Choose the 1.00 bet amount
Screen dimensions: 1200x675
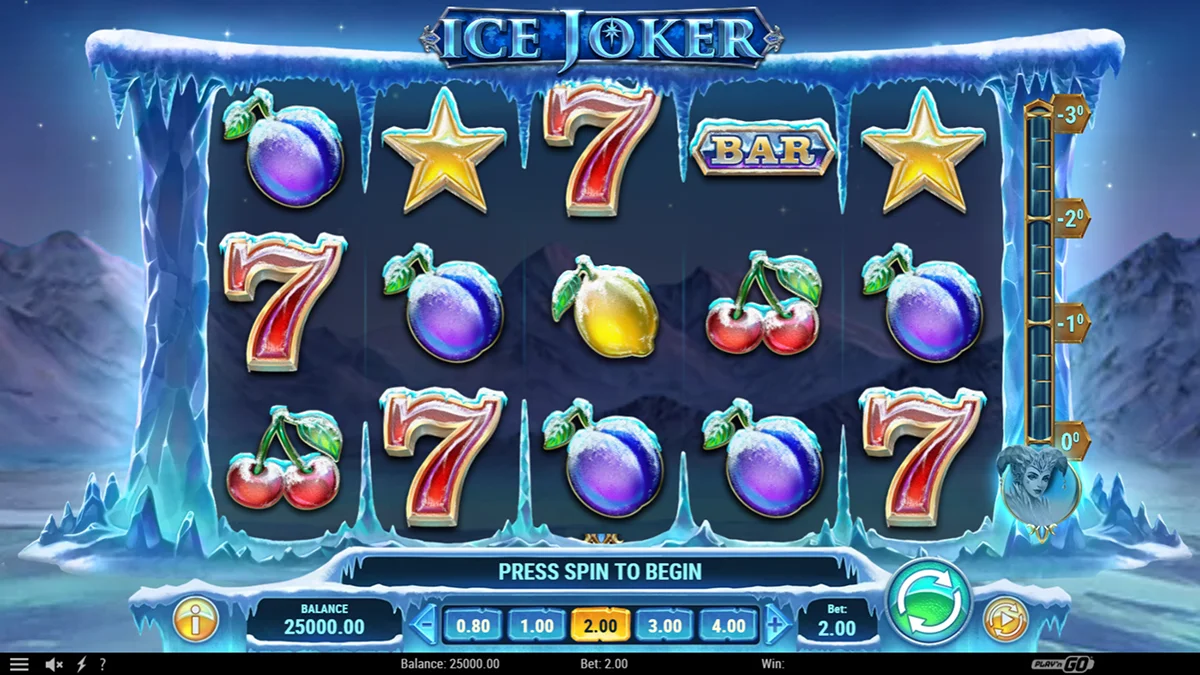(536, 626)
